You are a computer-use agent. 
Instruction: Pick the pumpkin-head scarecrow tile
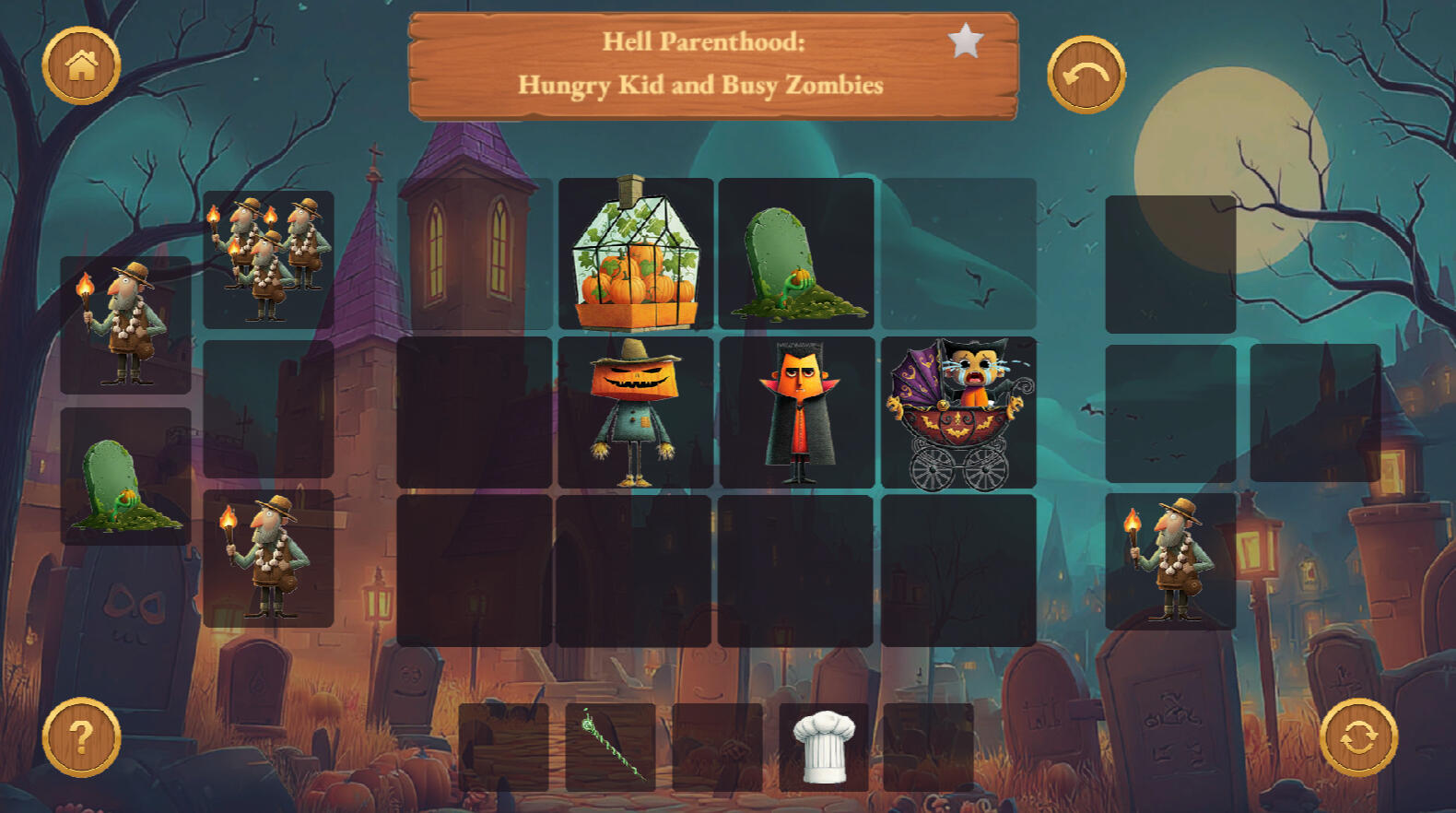click(636, 412)
